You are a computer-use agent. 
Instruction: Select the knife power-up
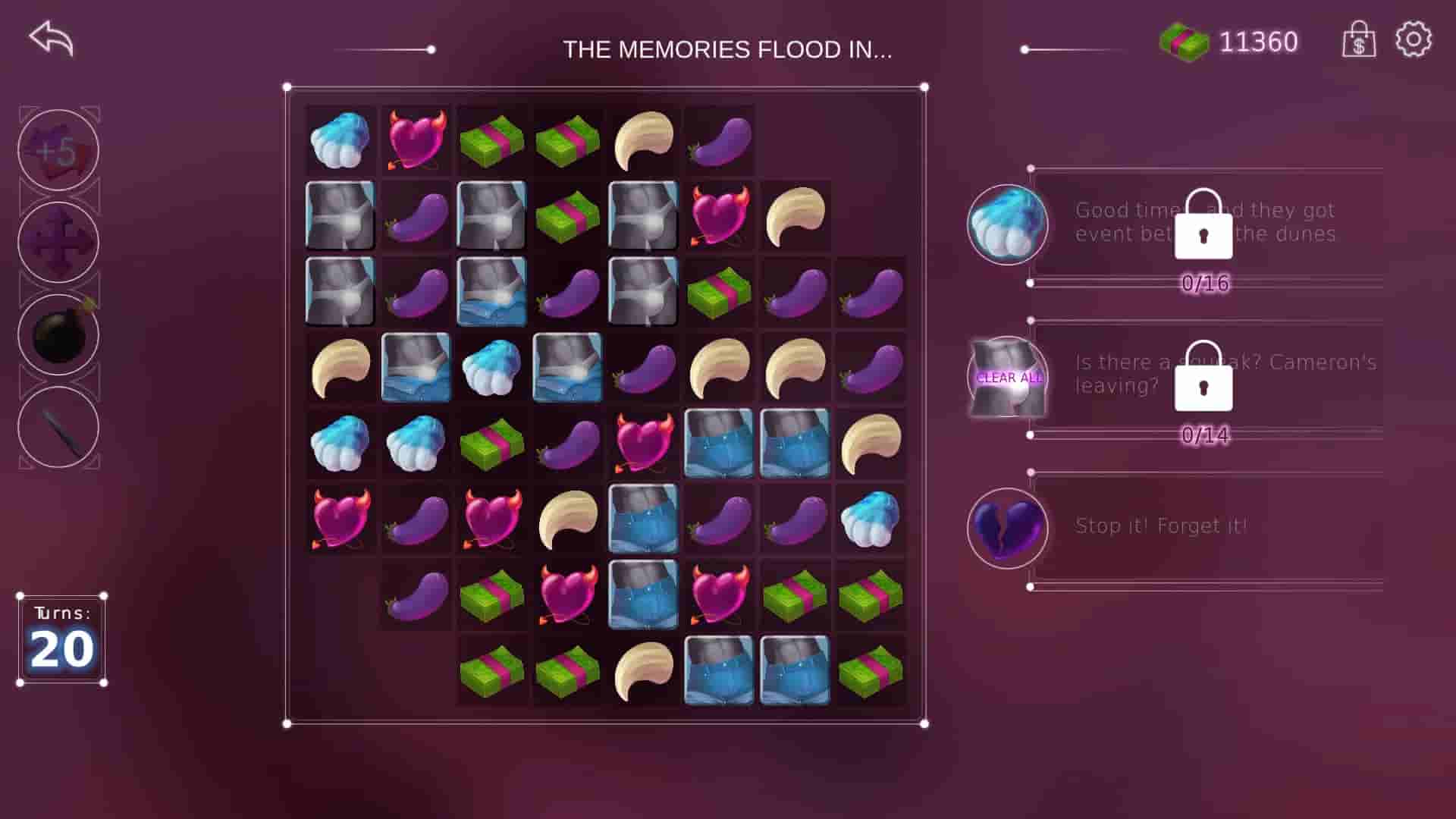(x=58, y=429)
